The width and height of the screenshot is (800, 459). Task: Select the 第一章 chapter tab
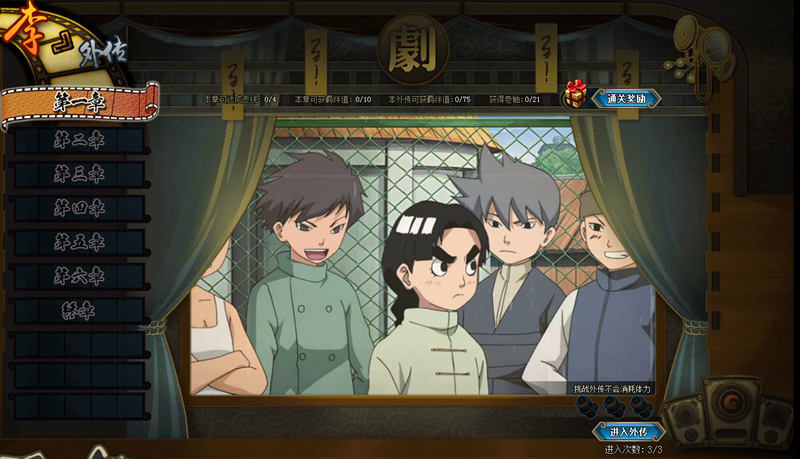pyautogui.click(x=78, y=101)
